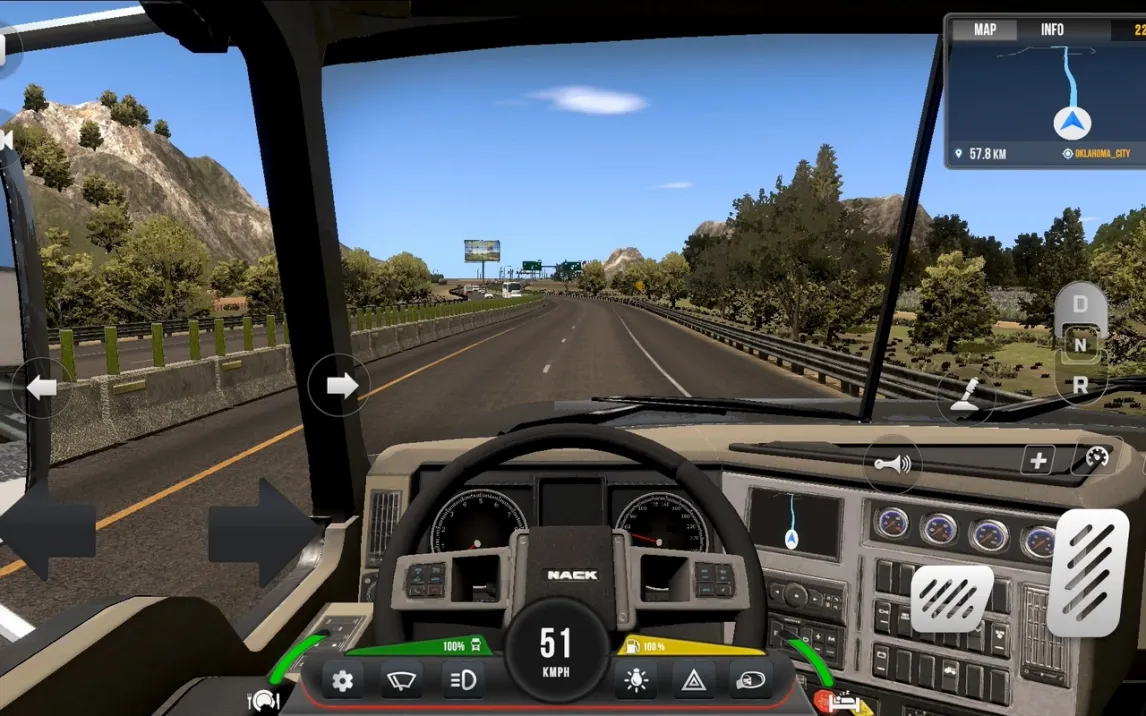1146x716 pixels.
Task: Switch to the INFO tab
Action: click(x=1052, y=30)
